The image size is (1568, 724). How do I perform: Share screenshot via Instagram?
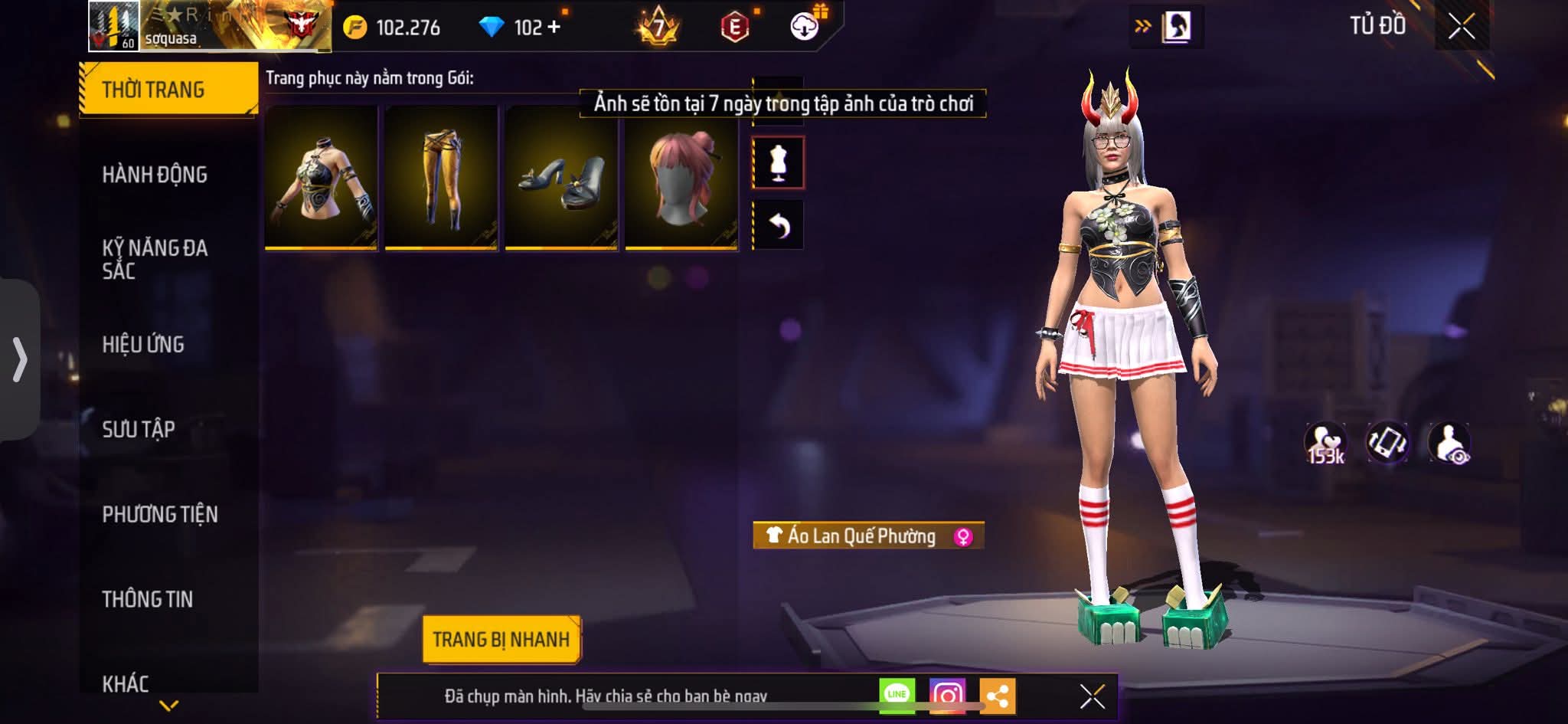pos(947,695)
